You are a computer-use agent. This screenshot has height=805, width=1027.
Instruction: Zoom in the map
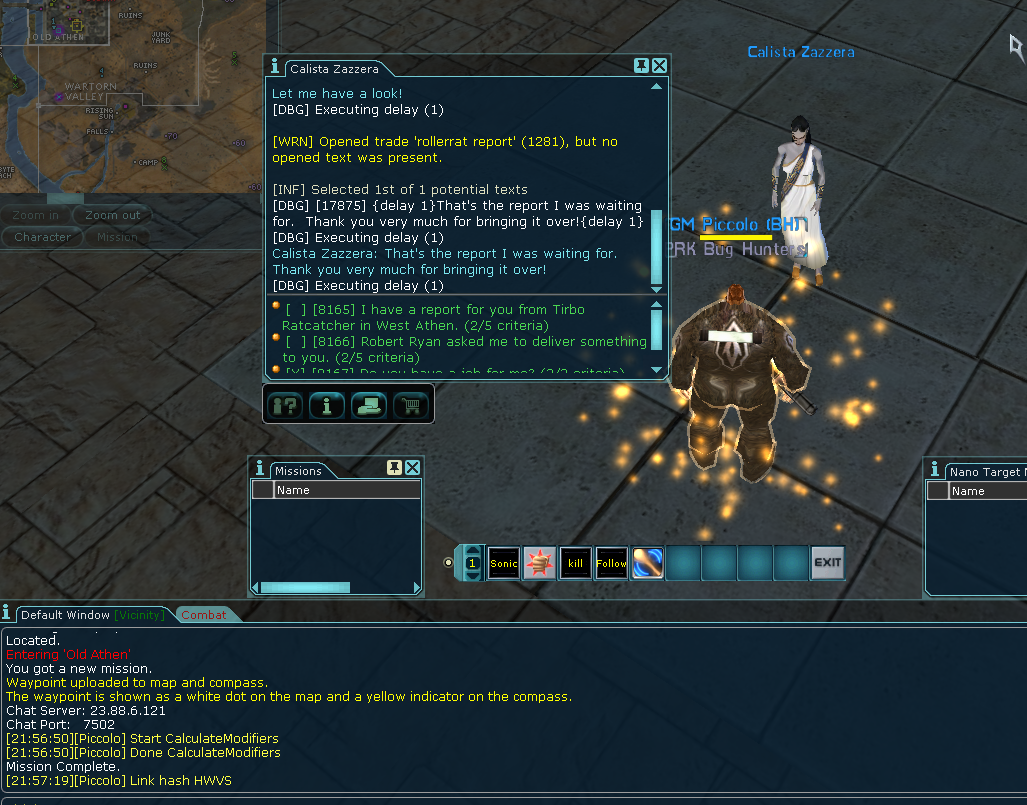click(36, 215)
